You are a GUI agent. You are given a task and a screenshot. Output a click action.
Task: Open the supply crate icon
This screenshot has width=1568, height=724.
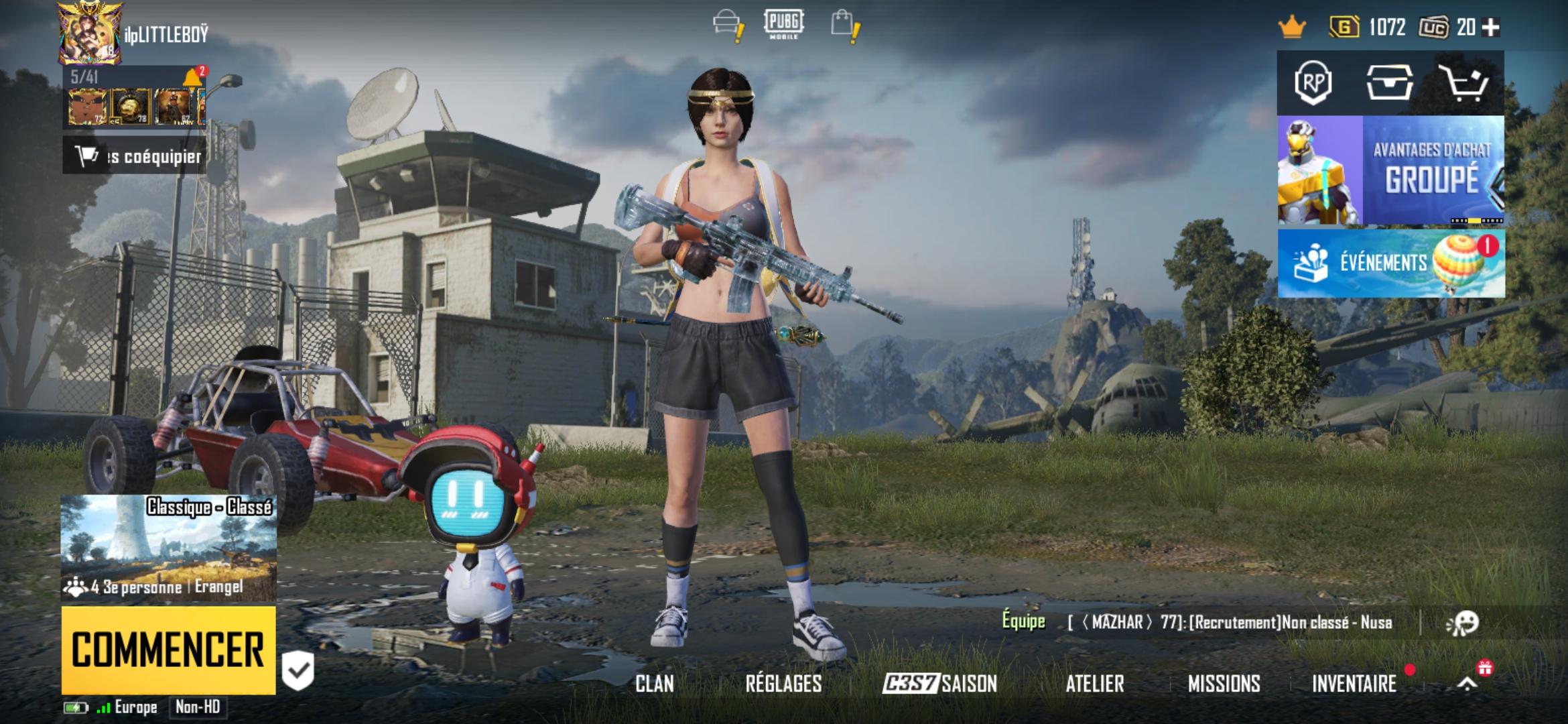pyautogui.click(x=1389, y=83)
